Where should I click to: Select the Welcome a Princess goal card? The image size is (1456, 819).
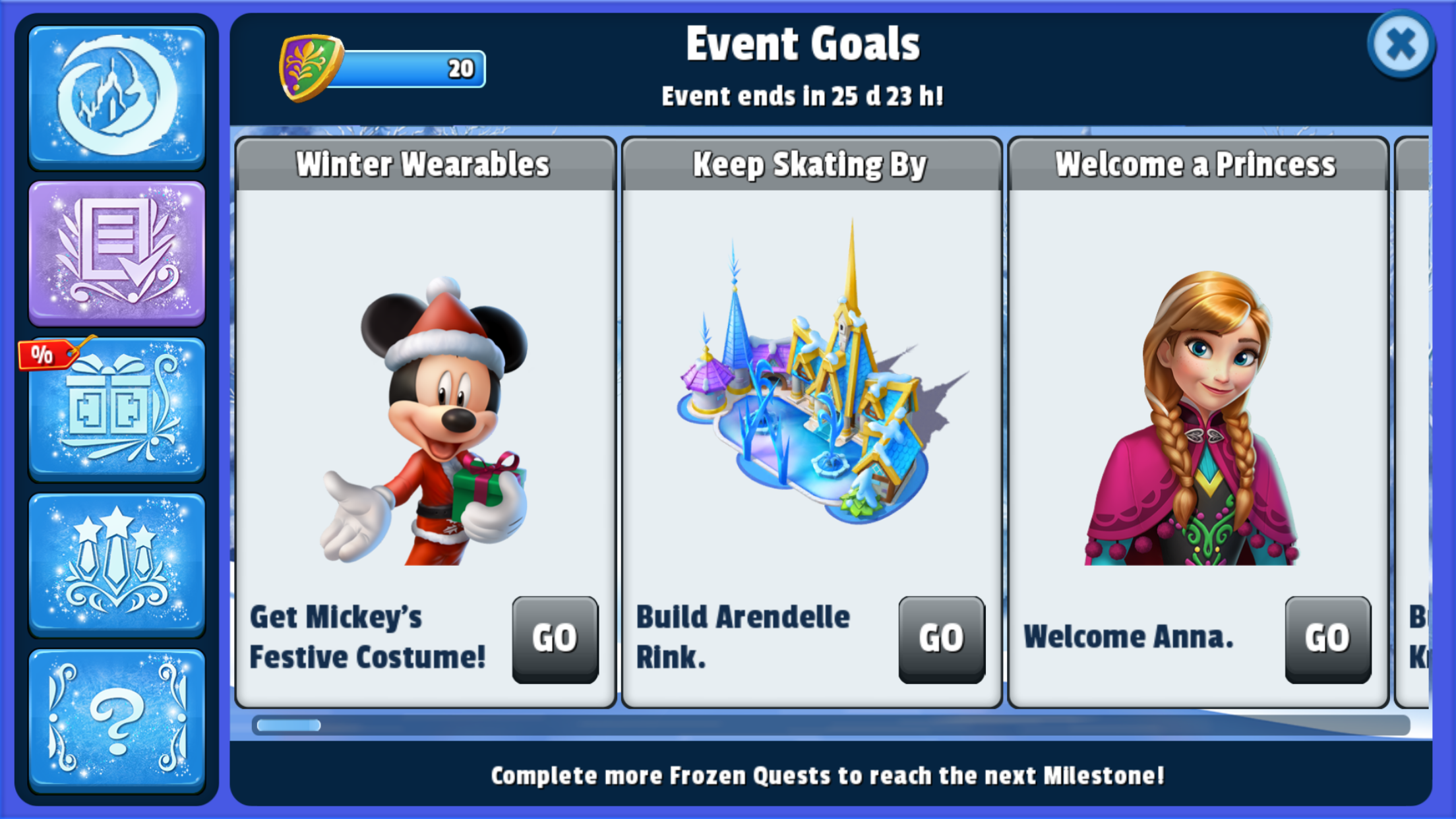click(1198, 396)
